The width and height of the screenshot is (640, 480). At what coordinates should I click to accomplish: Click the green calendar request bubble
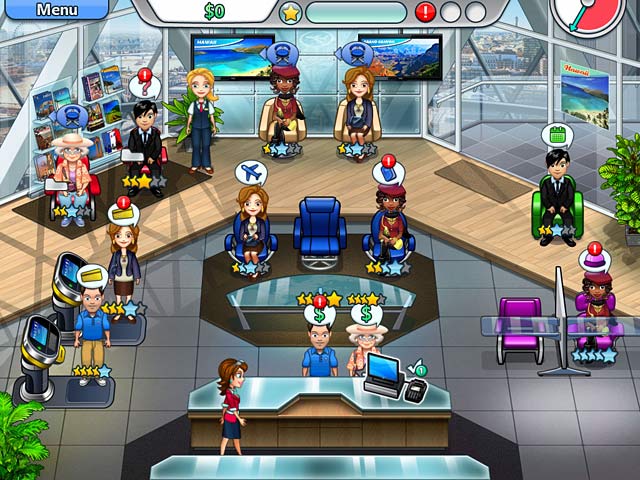tap(554, 135)
